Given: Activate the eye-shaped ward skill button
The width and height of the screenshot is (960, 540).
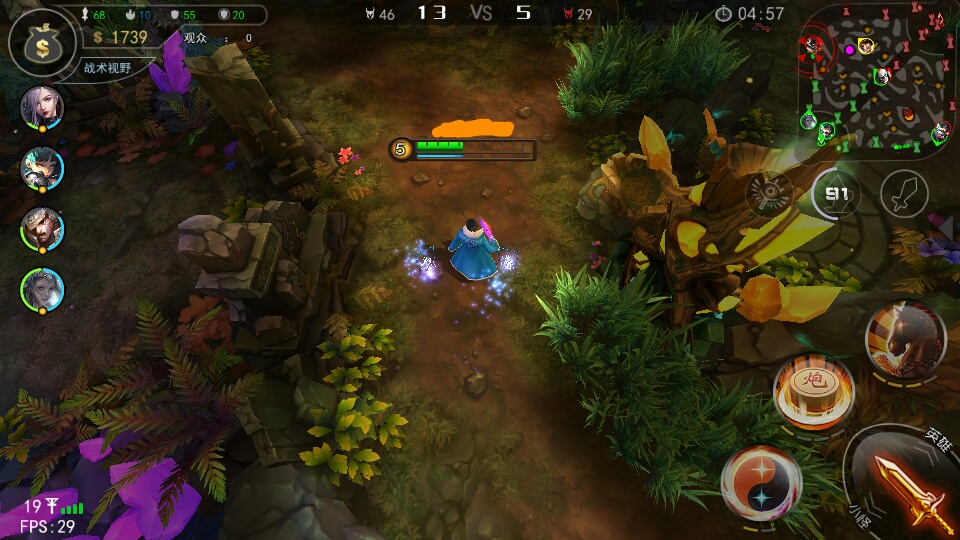Looking at the screenshot, I should pyautogui.click(x=769, y=194).
